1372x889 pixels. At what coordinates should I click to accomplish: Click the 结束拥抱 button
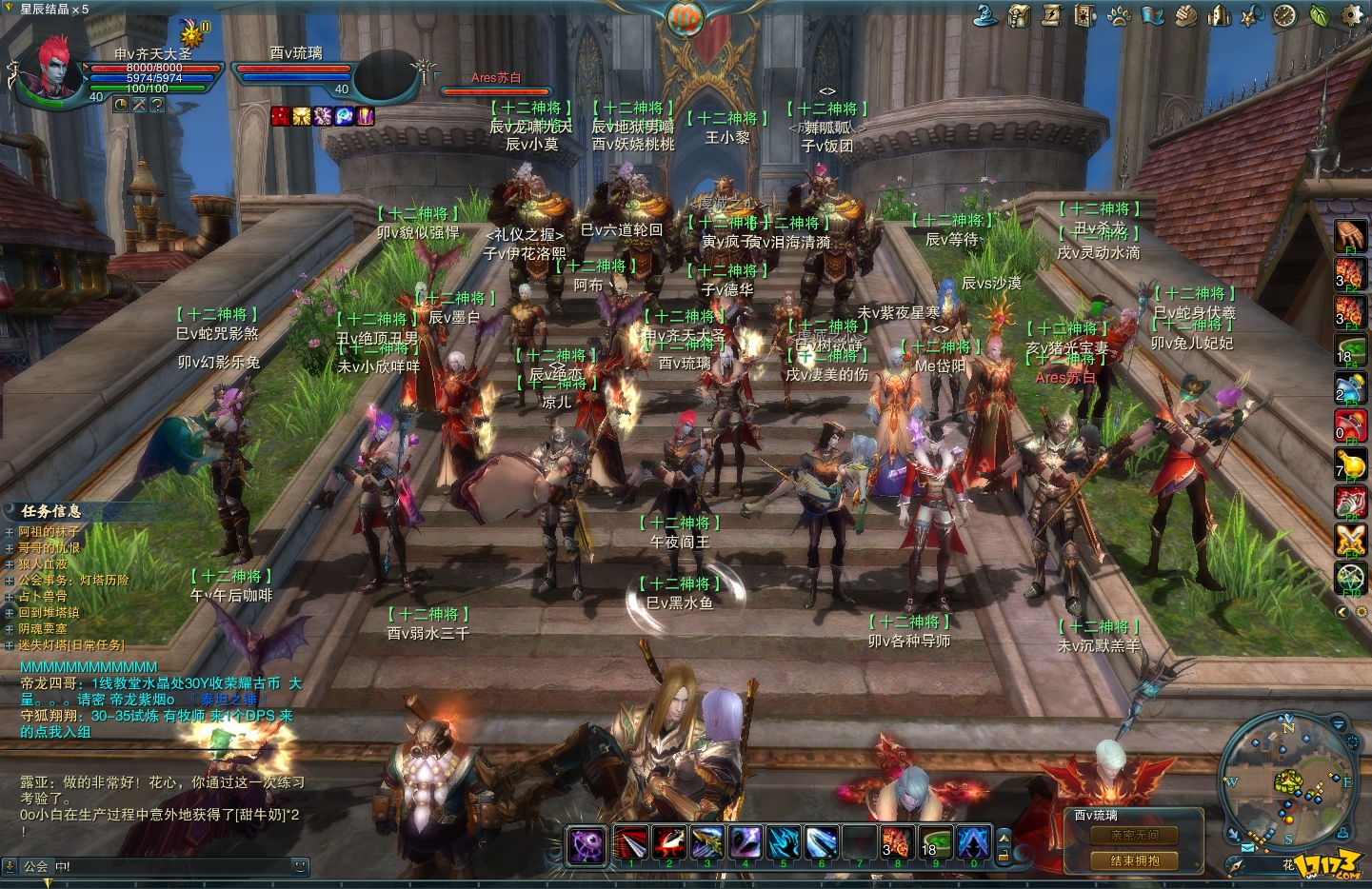click(1134, 860)
